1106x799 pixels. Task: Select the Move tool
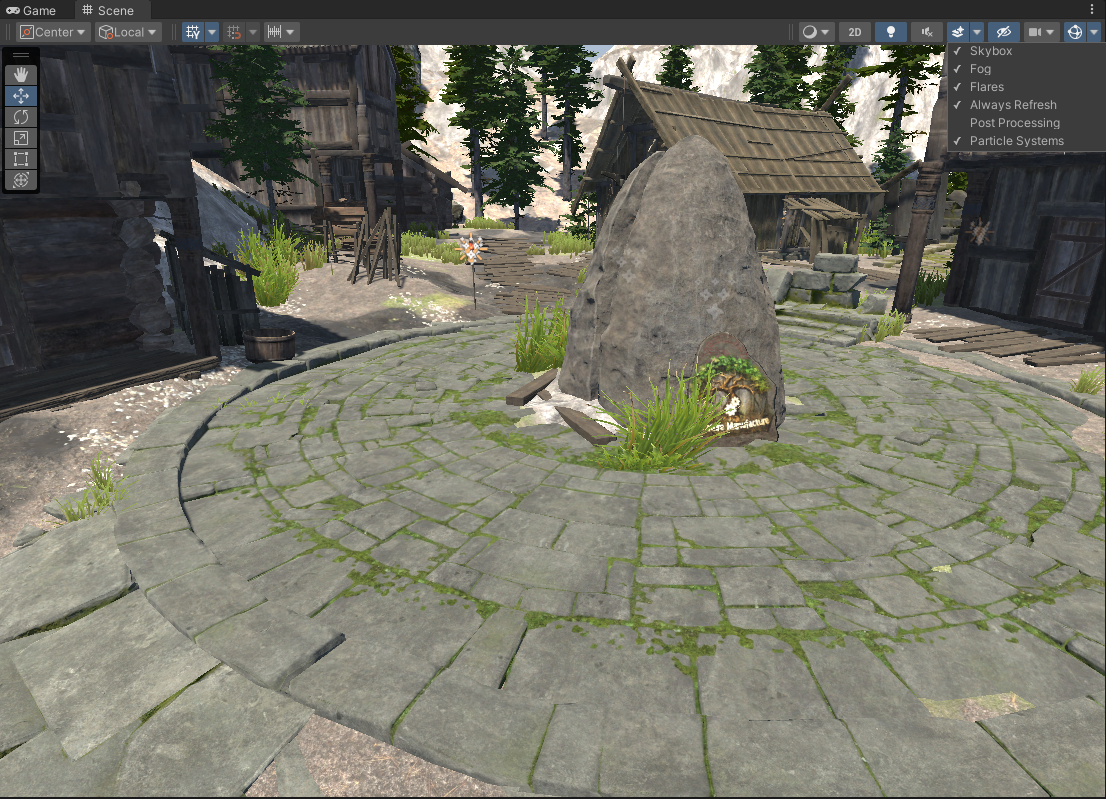coord(21,96)
